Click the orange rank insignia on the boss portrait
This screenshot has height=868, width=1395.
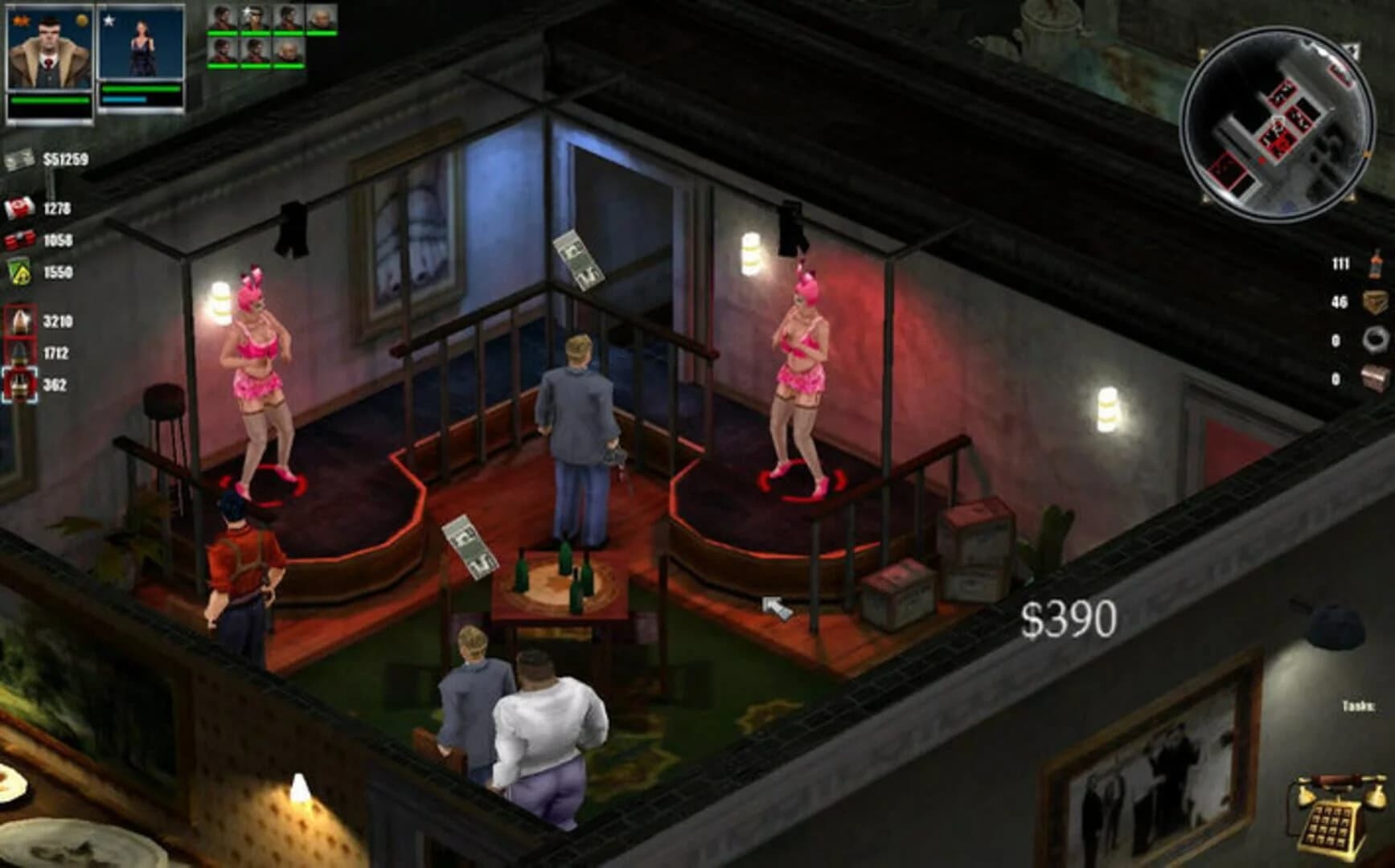pyautogui.click(x=20, y=18)
